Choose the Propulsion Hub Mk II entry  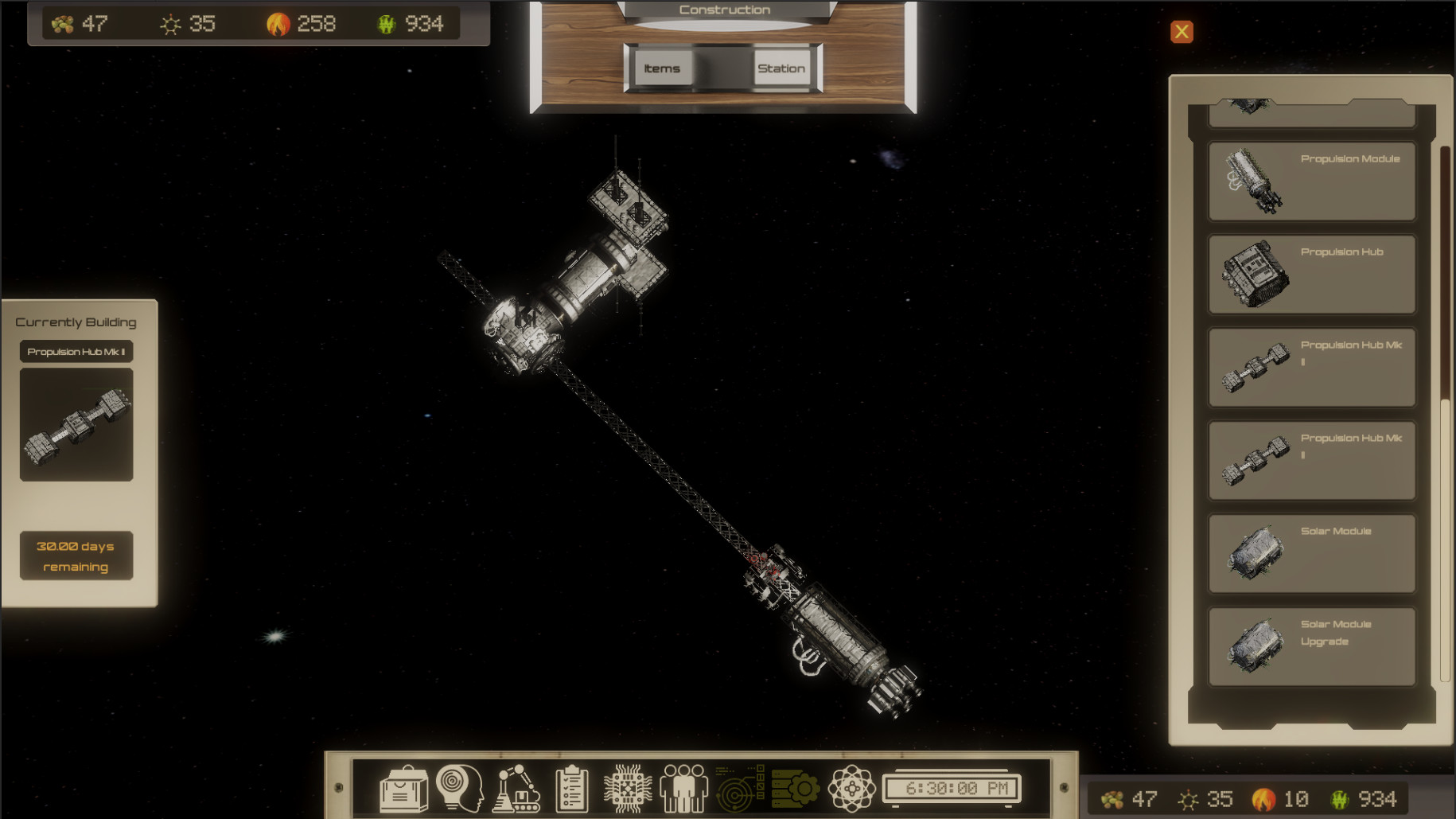tap(1311, 366)
